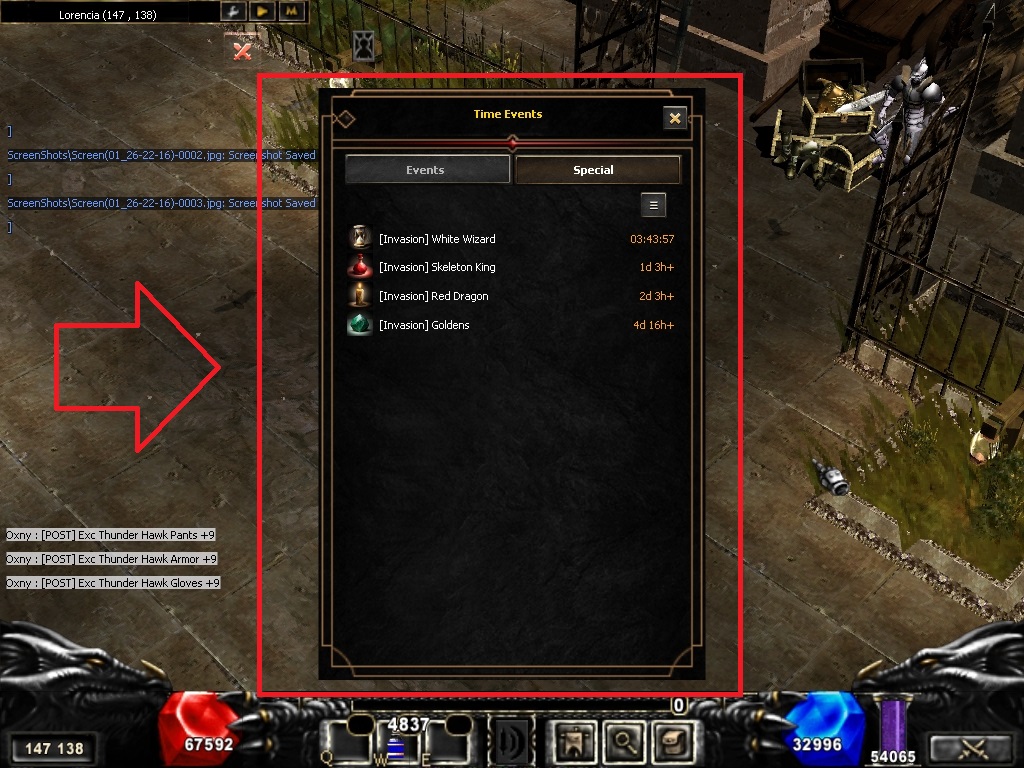Open the banner scroll menu button
The image size is (1024, 768).
tap(574, 741)
